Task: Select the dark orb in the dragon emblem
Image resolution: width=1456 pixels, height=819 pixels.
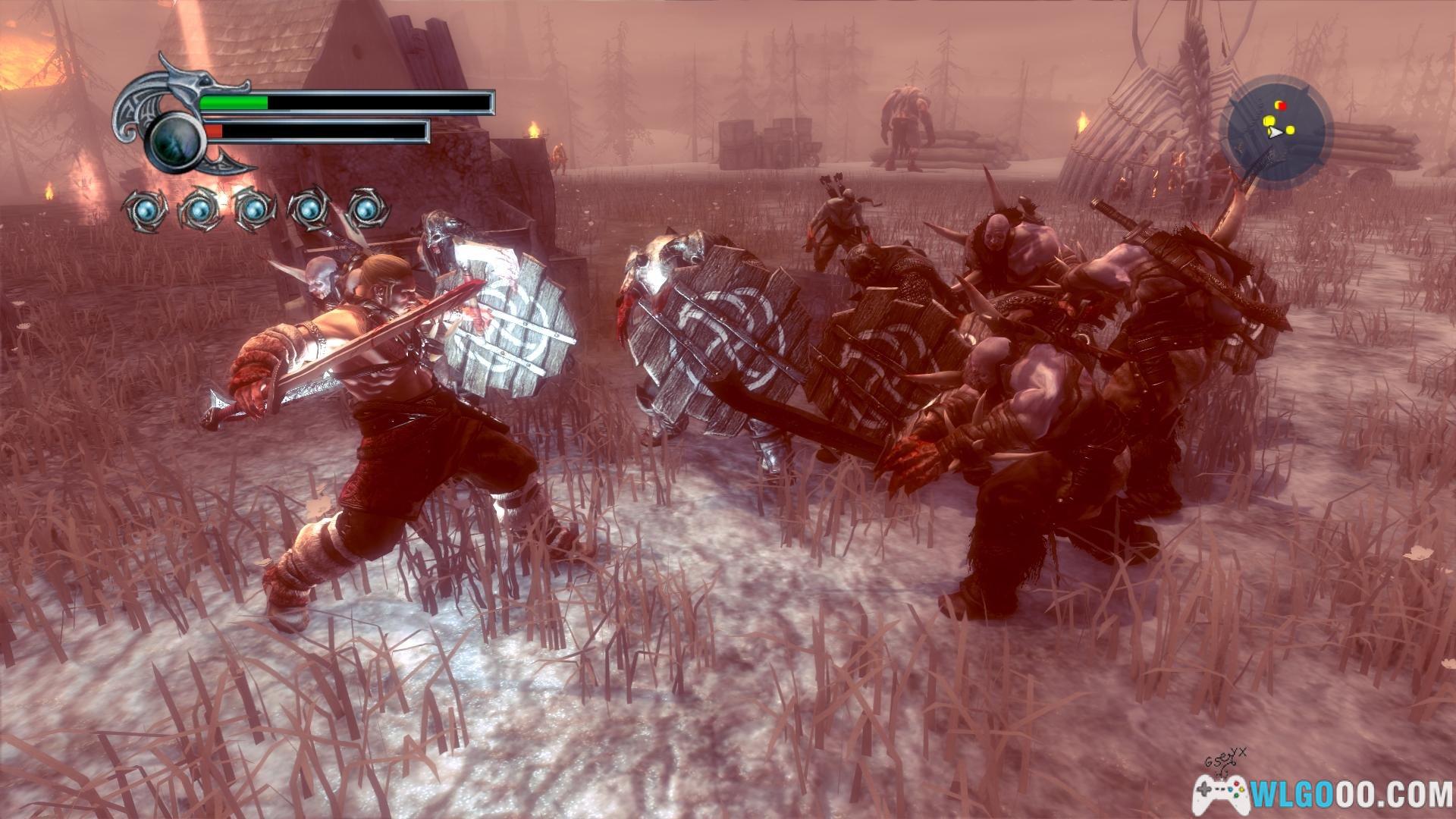Action: tap(175, 141)
